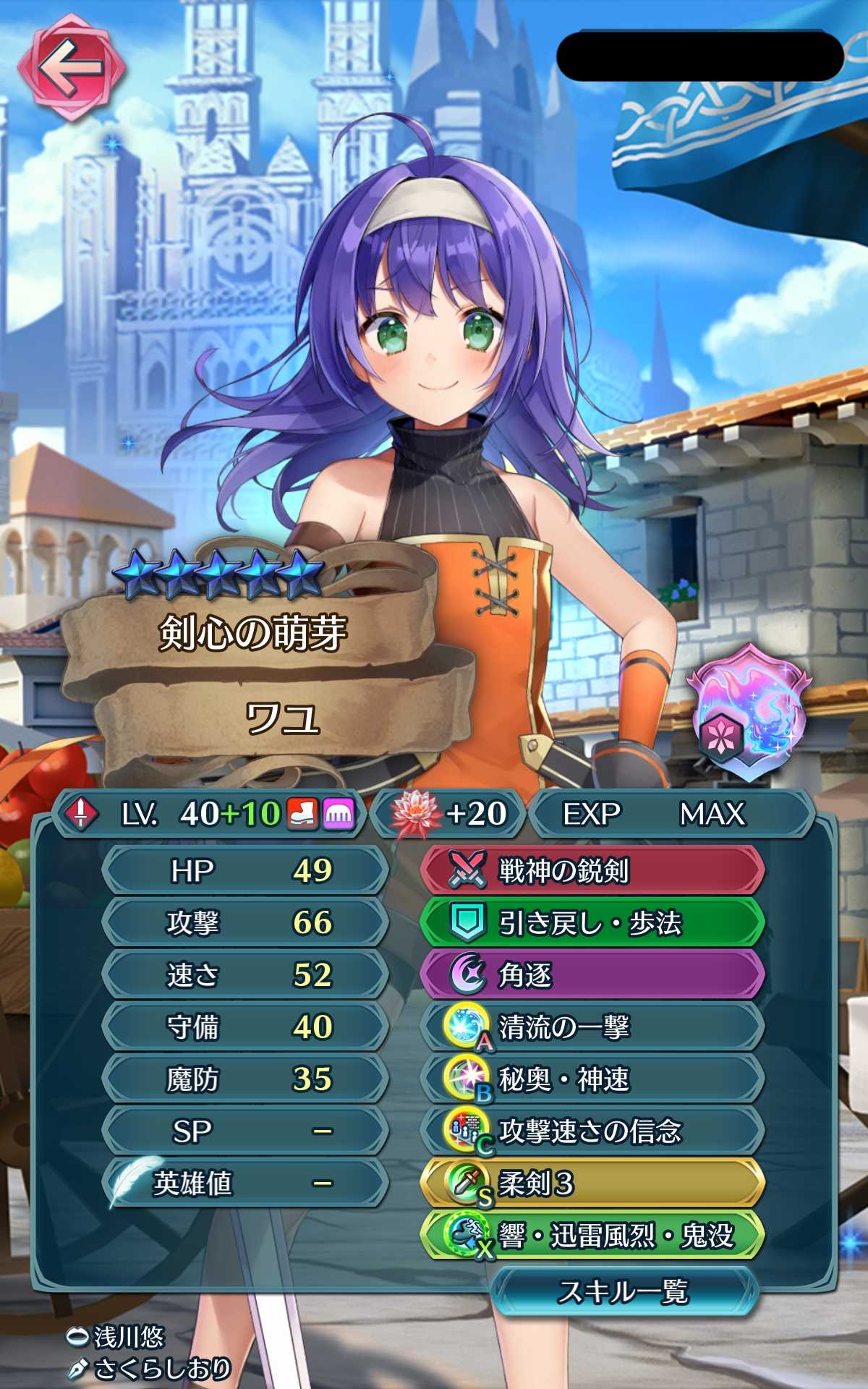Inspect the sacred seal 柔剣3

coord(592,1184)
